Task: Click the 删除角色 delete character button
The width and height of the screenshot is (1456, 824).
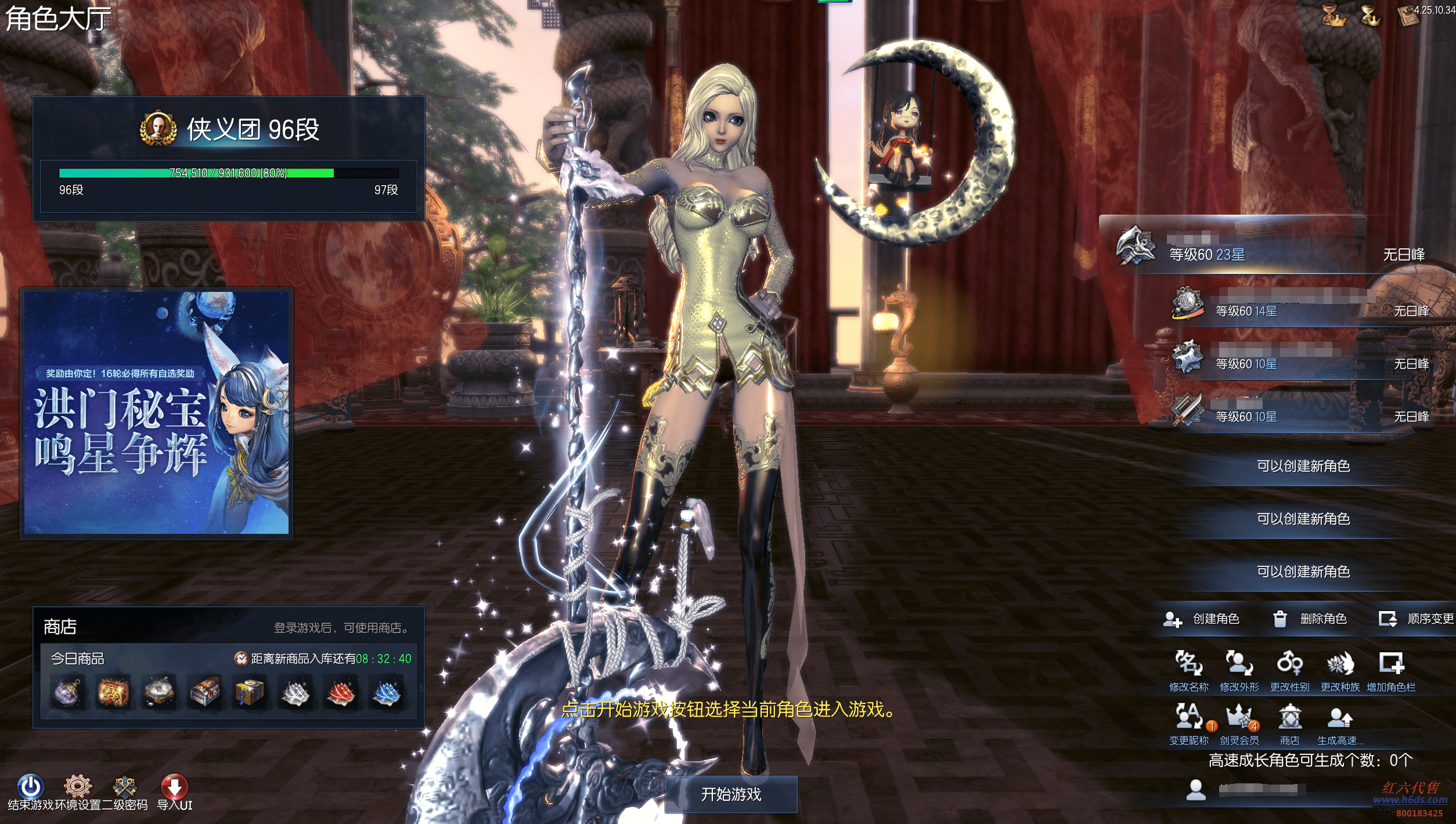Action: click(x=1310, y=619)
